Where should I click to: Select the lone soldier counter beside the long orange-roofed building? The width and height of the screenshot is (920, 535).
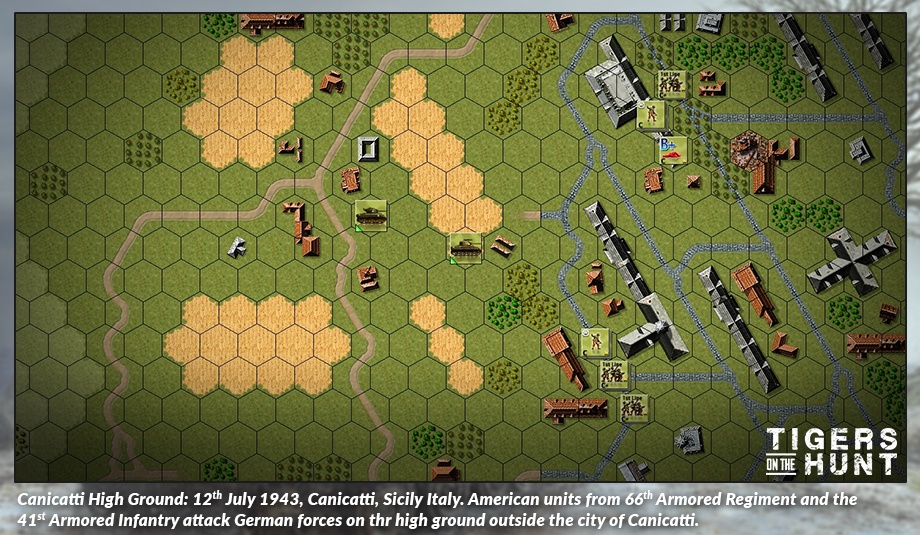[x=594, y=342]
